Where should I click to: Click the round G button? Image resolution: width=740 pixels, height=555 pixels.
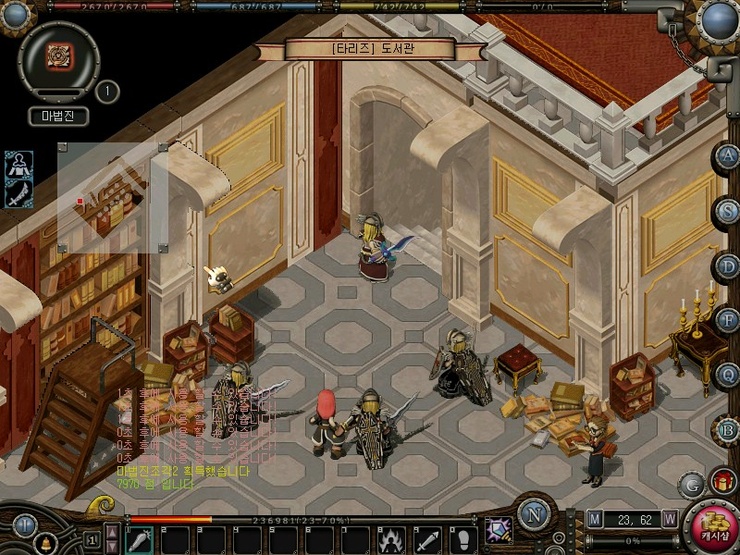[x=690, y=485]
